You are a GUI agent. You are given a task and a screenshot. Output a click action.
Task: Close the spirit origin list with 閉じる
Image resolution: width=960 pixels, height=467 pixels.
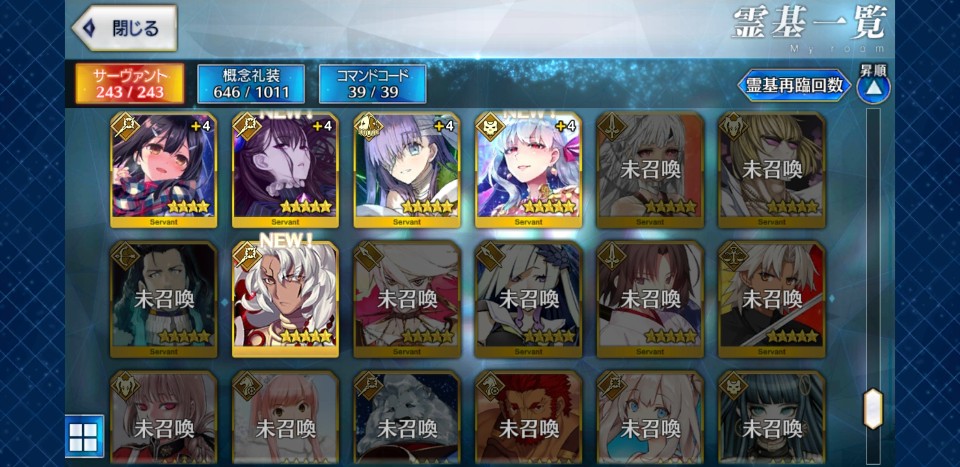[x=124, y=28]
